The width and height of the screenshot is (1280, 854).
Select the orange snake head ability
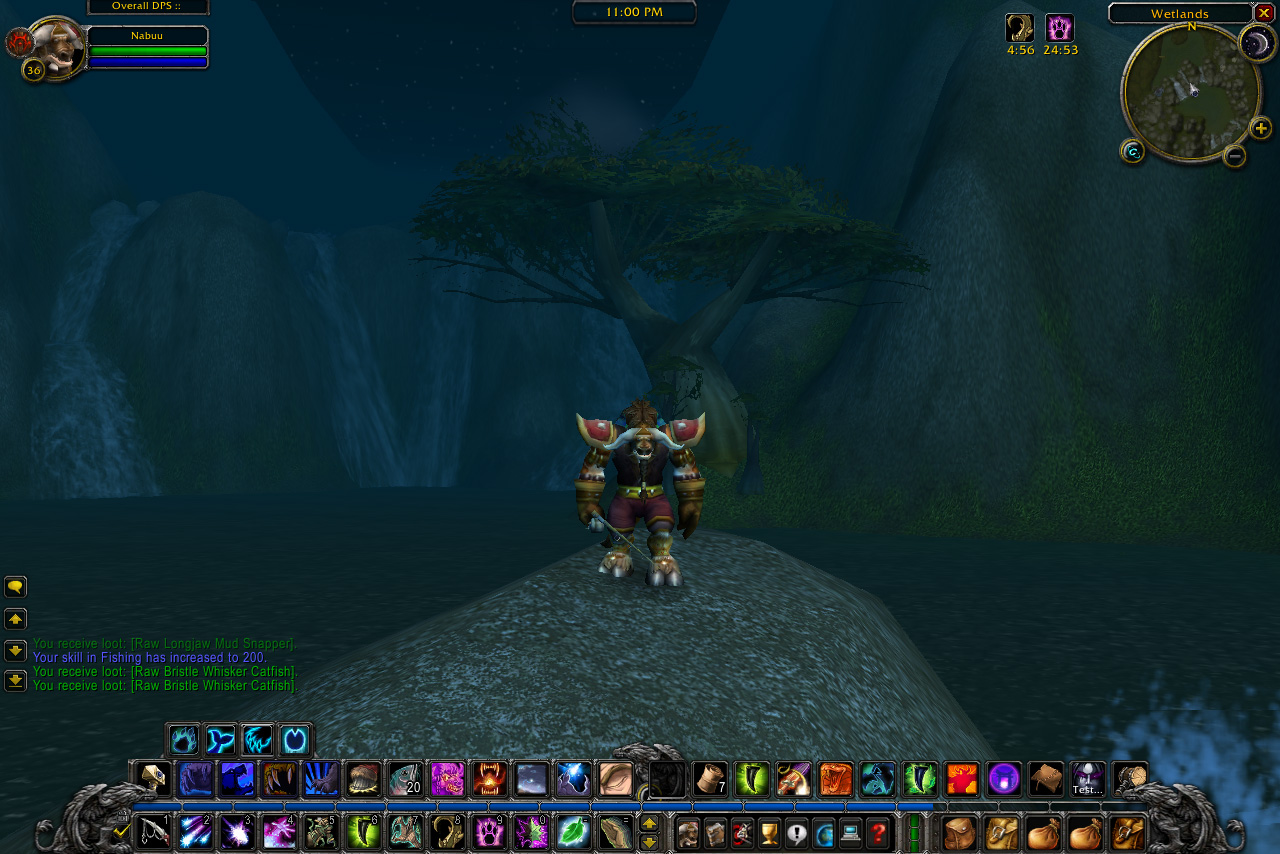835,779
